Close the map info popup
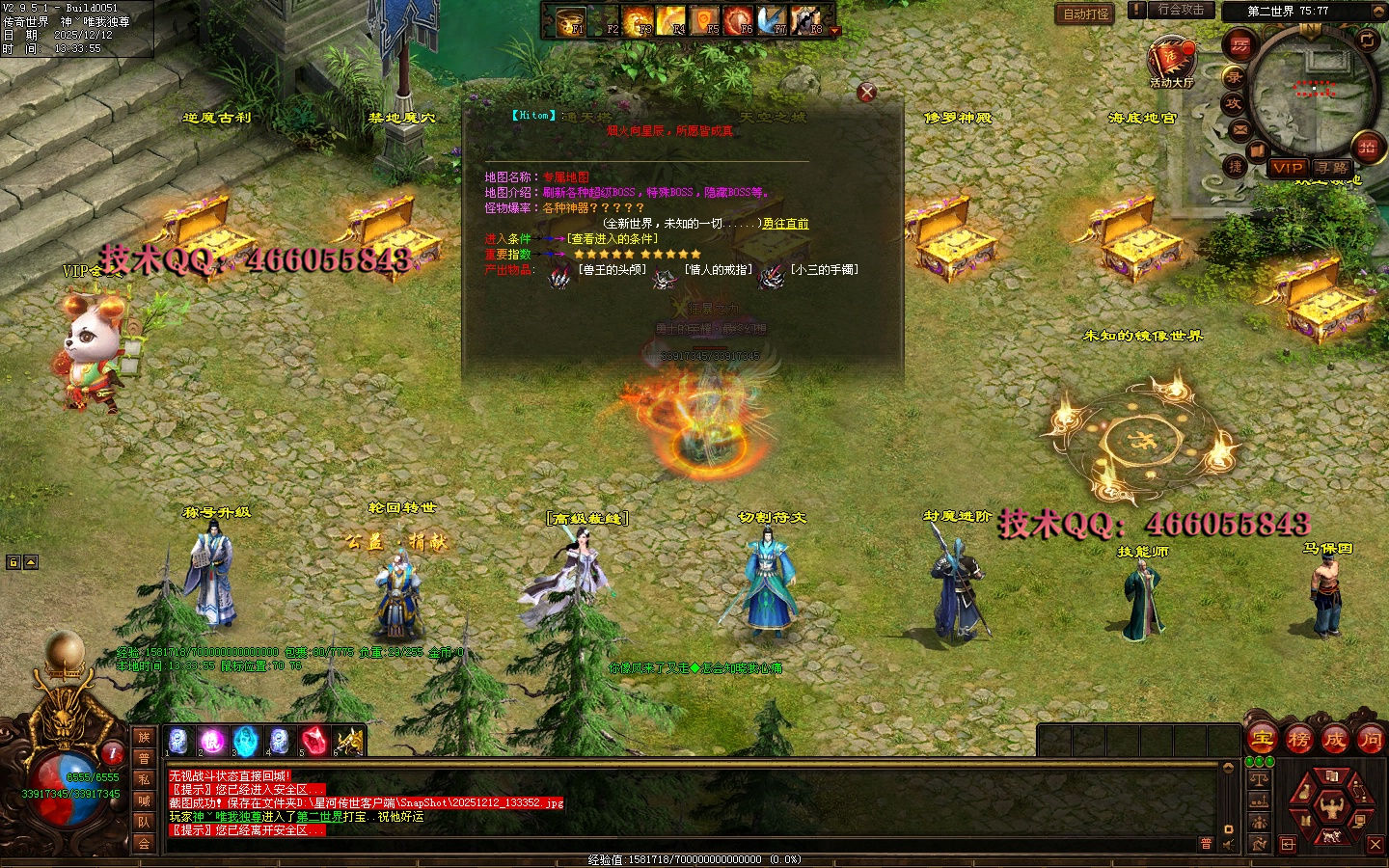This screenshot has width=1389, height=868. pos(867,92)
